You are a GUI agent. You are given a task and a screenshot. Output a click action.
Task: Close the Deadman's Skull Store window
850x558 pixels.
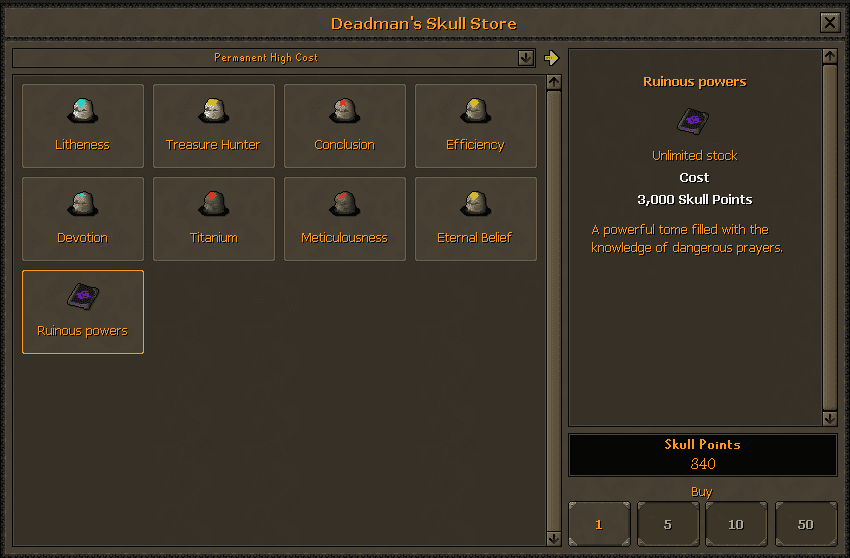[829, 23]
